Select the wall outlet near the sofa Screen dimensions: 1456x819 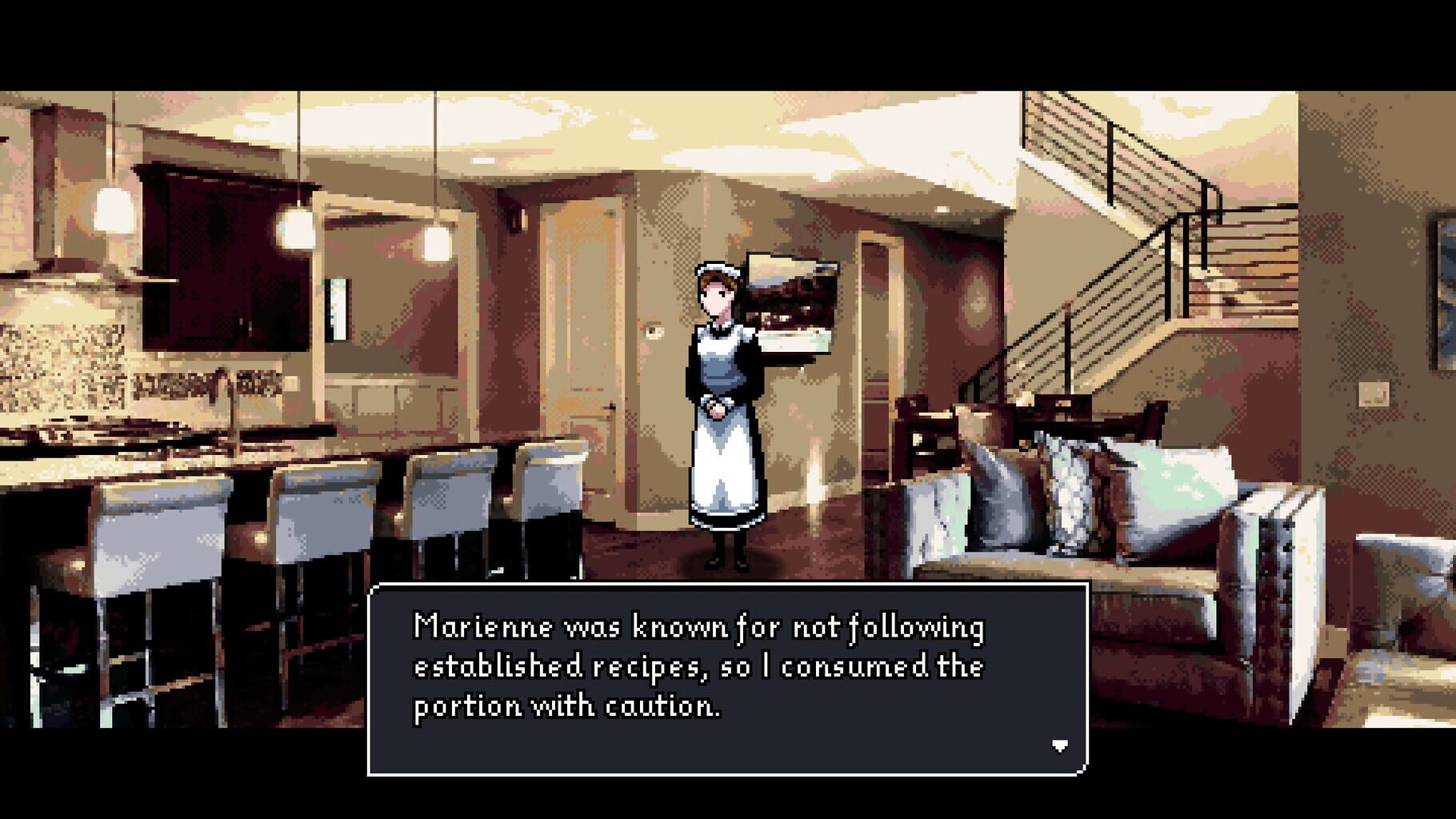click(1374, 394)
